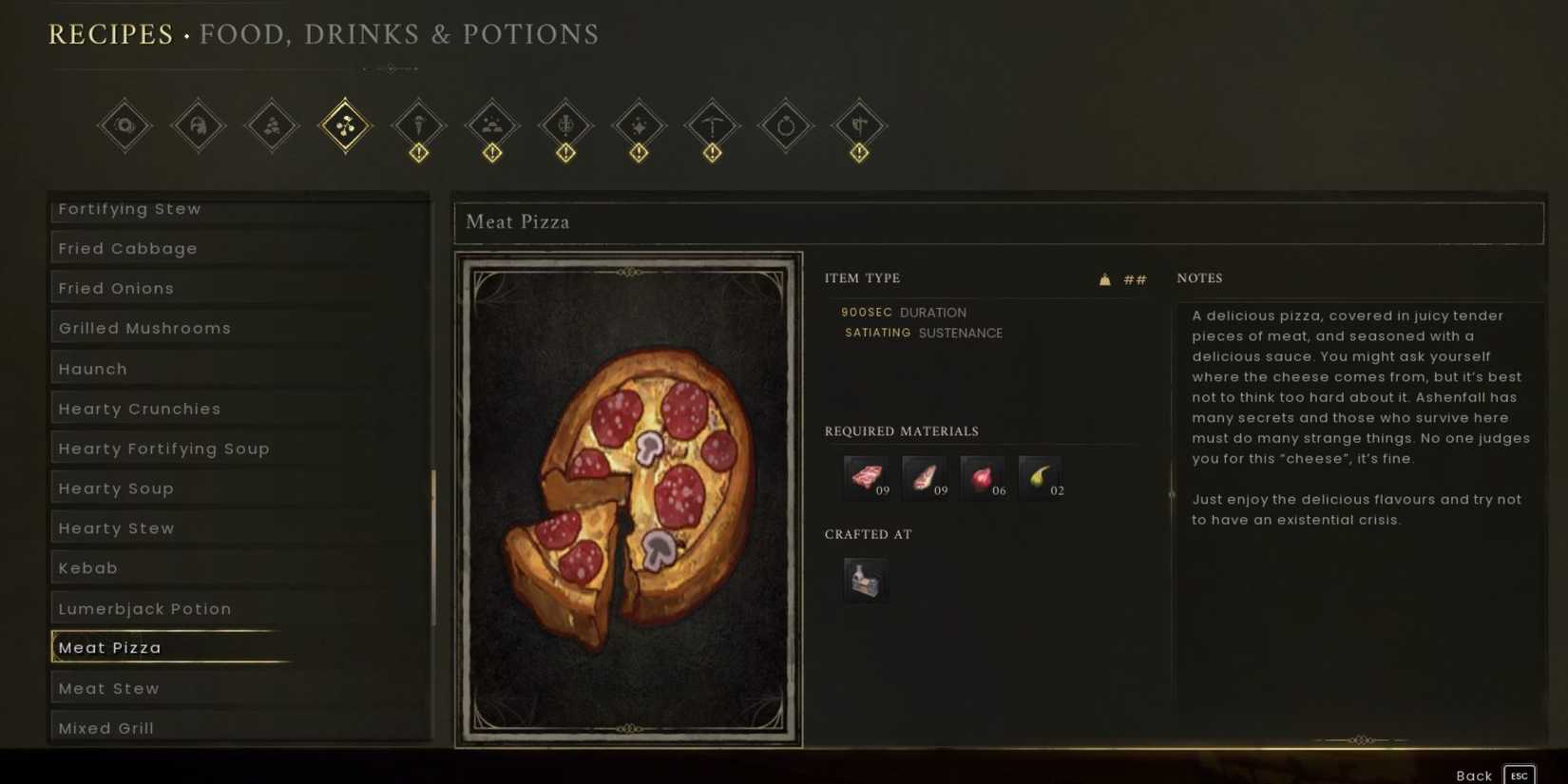Image resolution: width=1568 pixels, height=784 pixels.
Task: Click the notification badge under the axe category
Action: [x=859, y=151]
